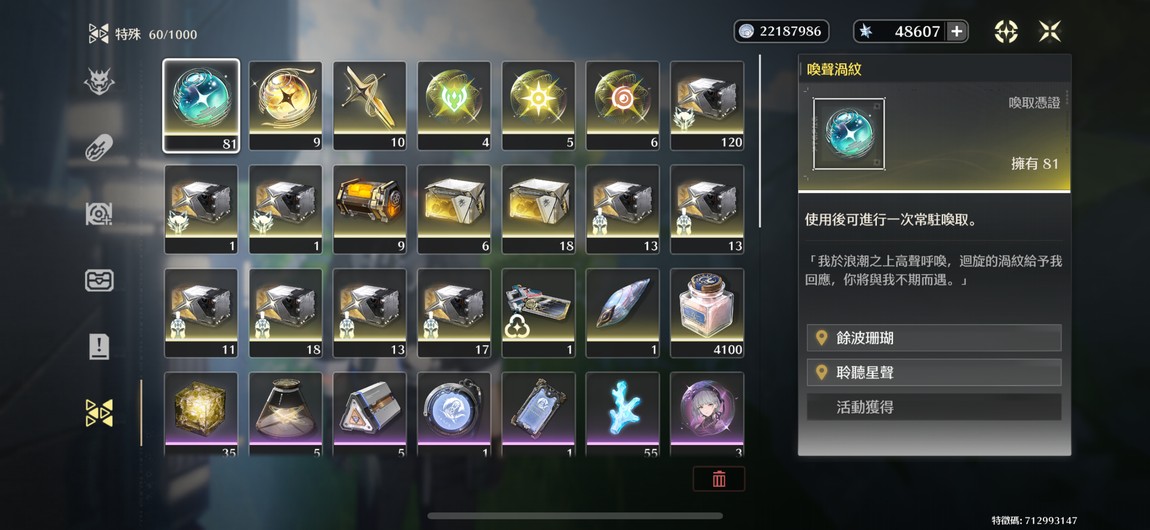Image resolution: width=1150 pixels, height=530 pixels.
Task: Add more Astrite with the plus button
Action: 957,31
